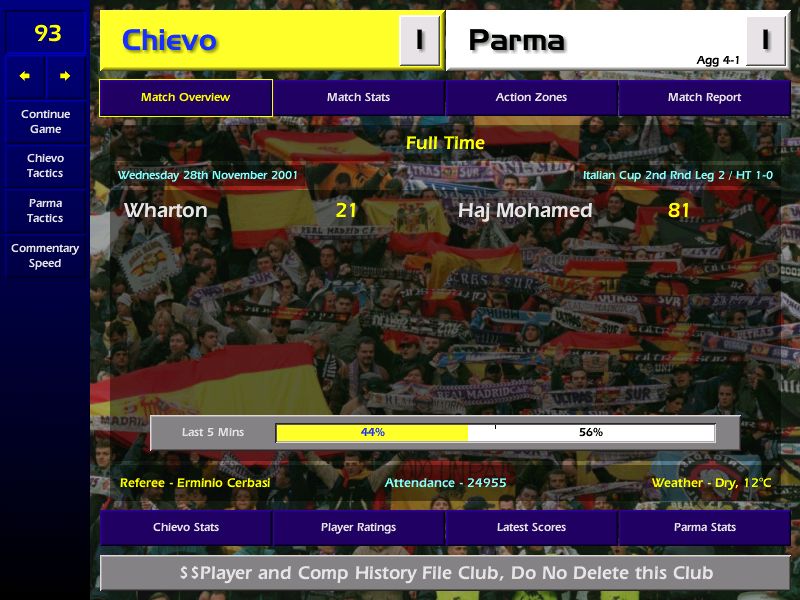Select the Match Overview tab
800x600 pixels.
(x=186, y=98)
